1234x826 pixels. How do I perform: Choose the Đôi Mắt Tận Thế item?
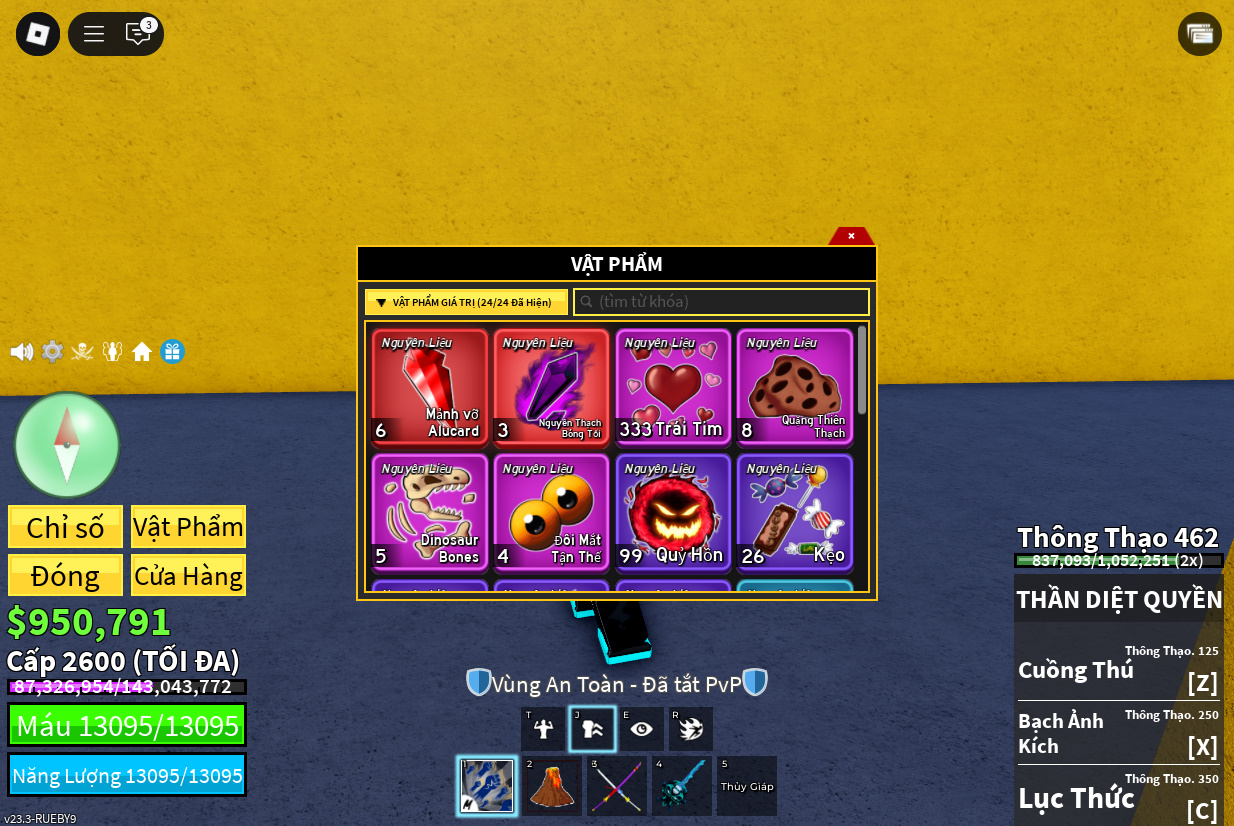point(551,512)
